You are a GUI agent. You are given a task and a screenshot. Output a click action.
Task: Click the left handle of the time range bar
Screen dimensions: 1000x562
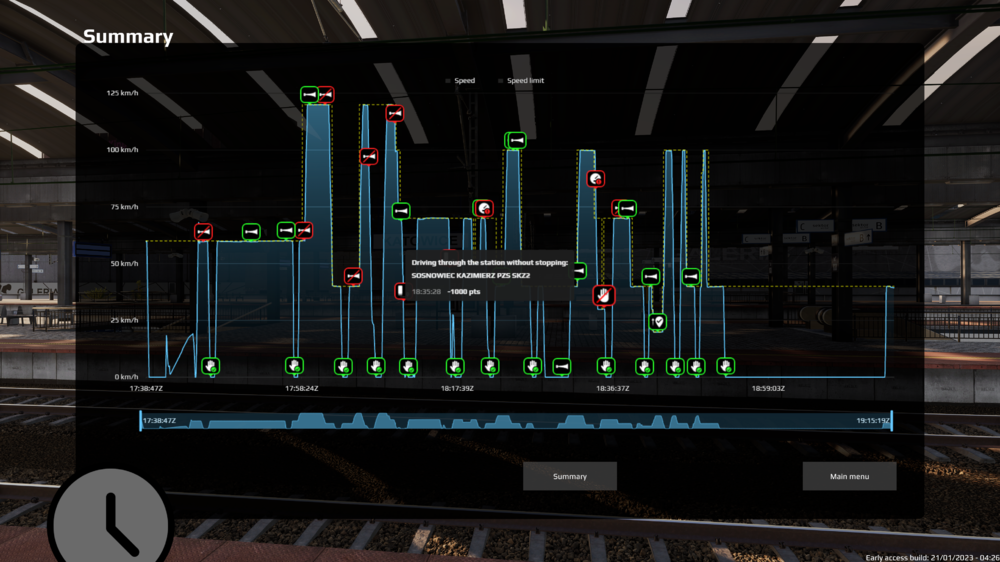coord(141,421)
